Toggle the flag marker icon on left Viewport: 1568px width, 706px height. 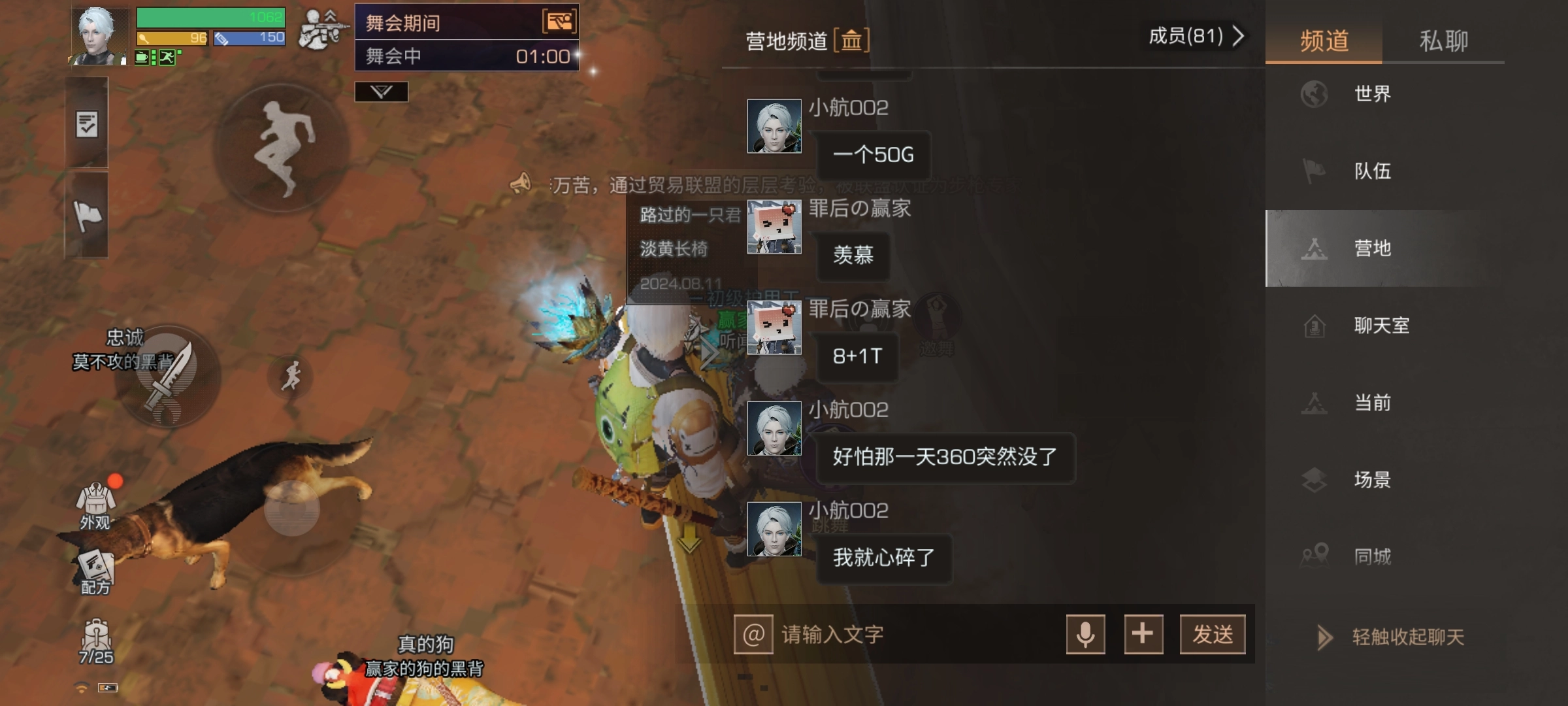(88, 216)
